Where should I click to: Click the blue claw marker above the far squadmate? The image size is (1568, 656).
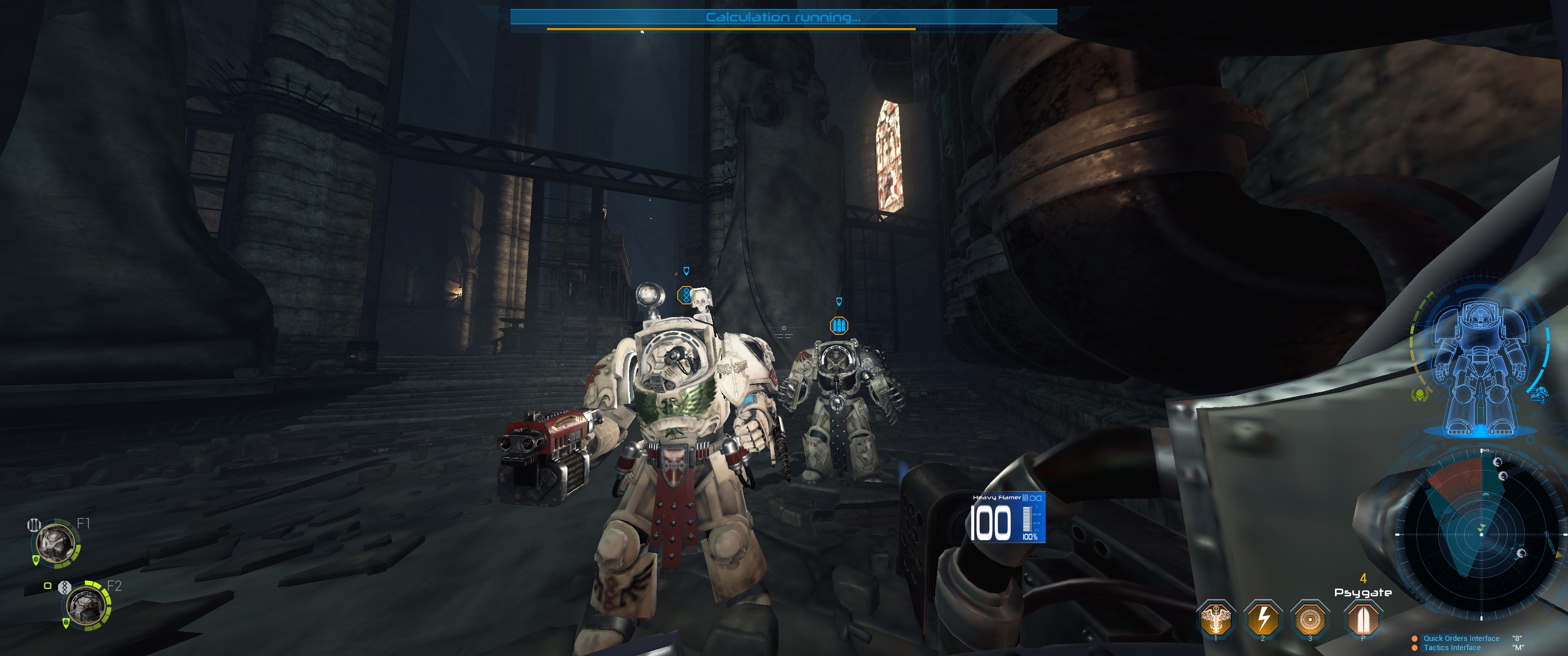pos(839,325)
